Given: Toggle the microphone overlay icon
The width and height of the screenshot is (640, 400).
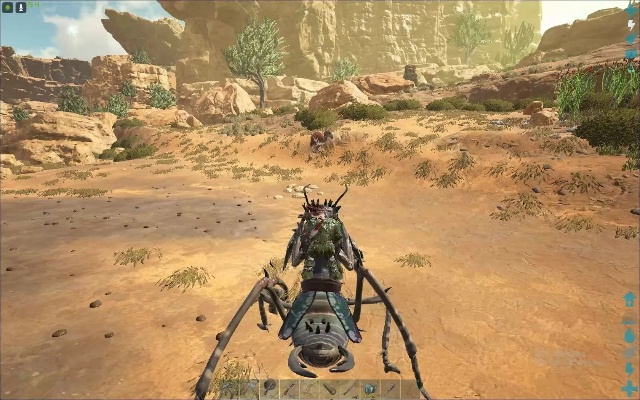Looking at the screenshot, I should [20, 7].
